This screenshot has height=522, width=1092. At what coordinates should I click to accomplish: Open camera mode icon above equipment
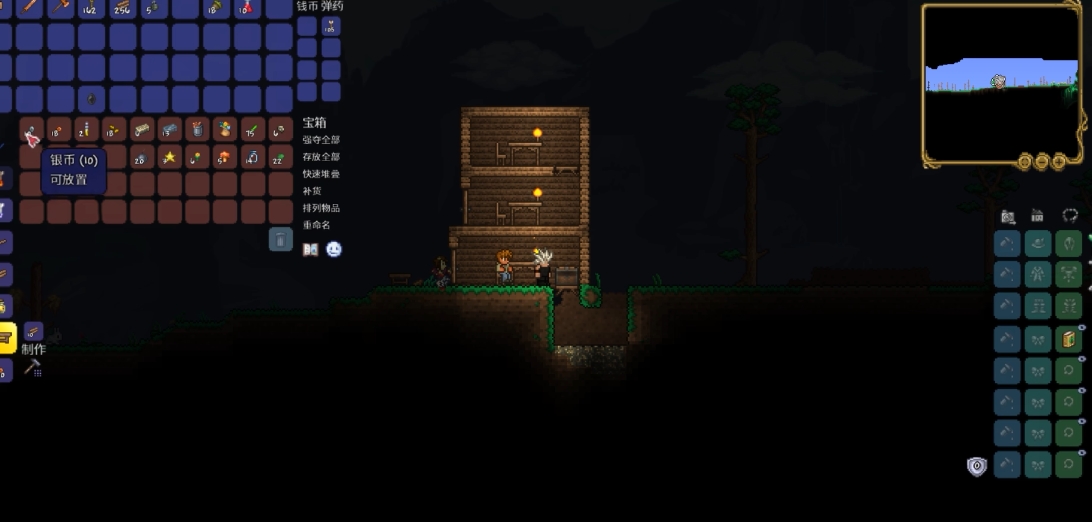click(1008, 216)
